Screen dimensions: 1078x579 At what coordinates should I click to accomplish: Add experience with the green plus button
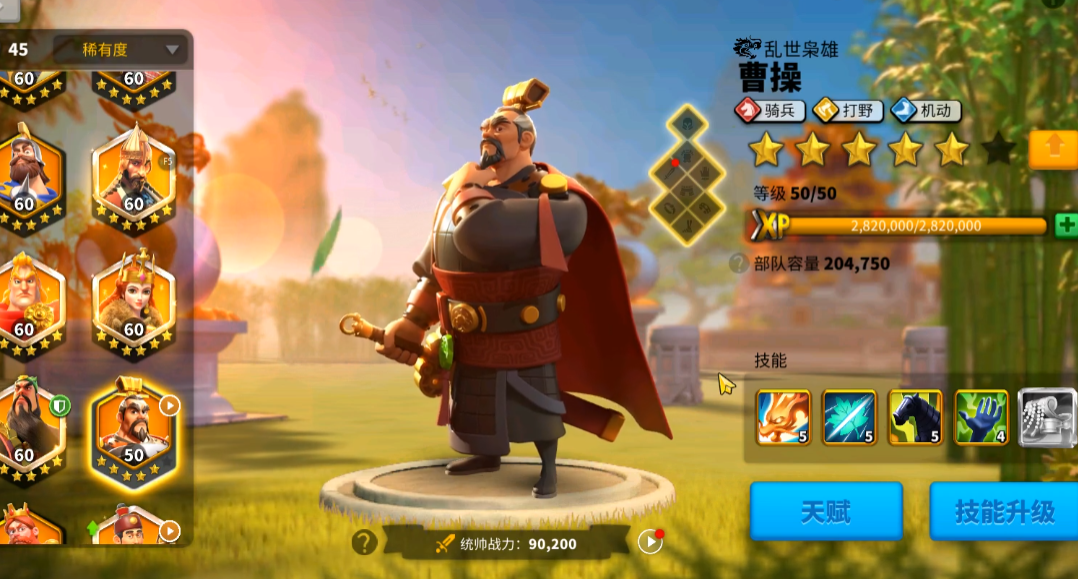tap(1066, 225)
